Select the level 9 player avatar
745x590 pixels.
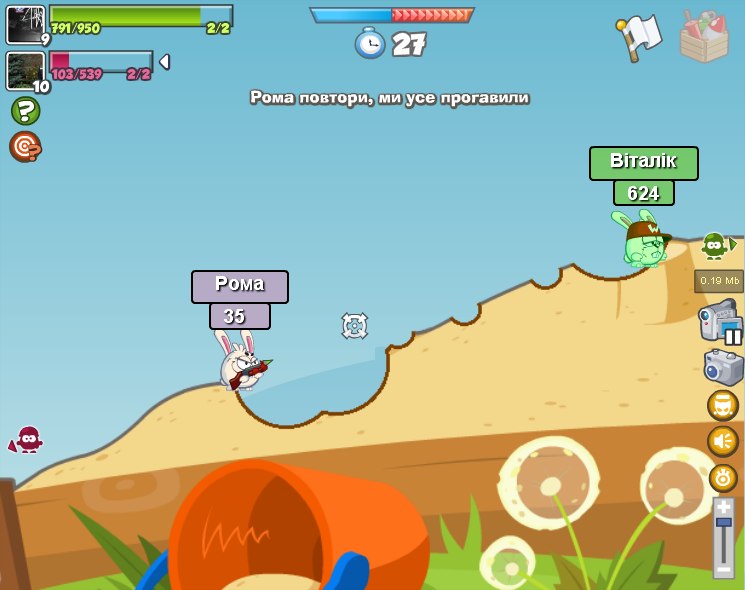click(25, 25)
